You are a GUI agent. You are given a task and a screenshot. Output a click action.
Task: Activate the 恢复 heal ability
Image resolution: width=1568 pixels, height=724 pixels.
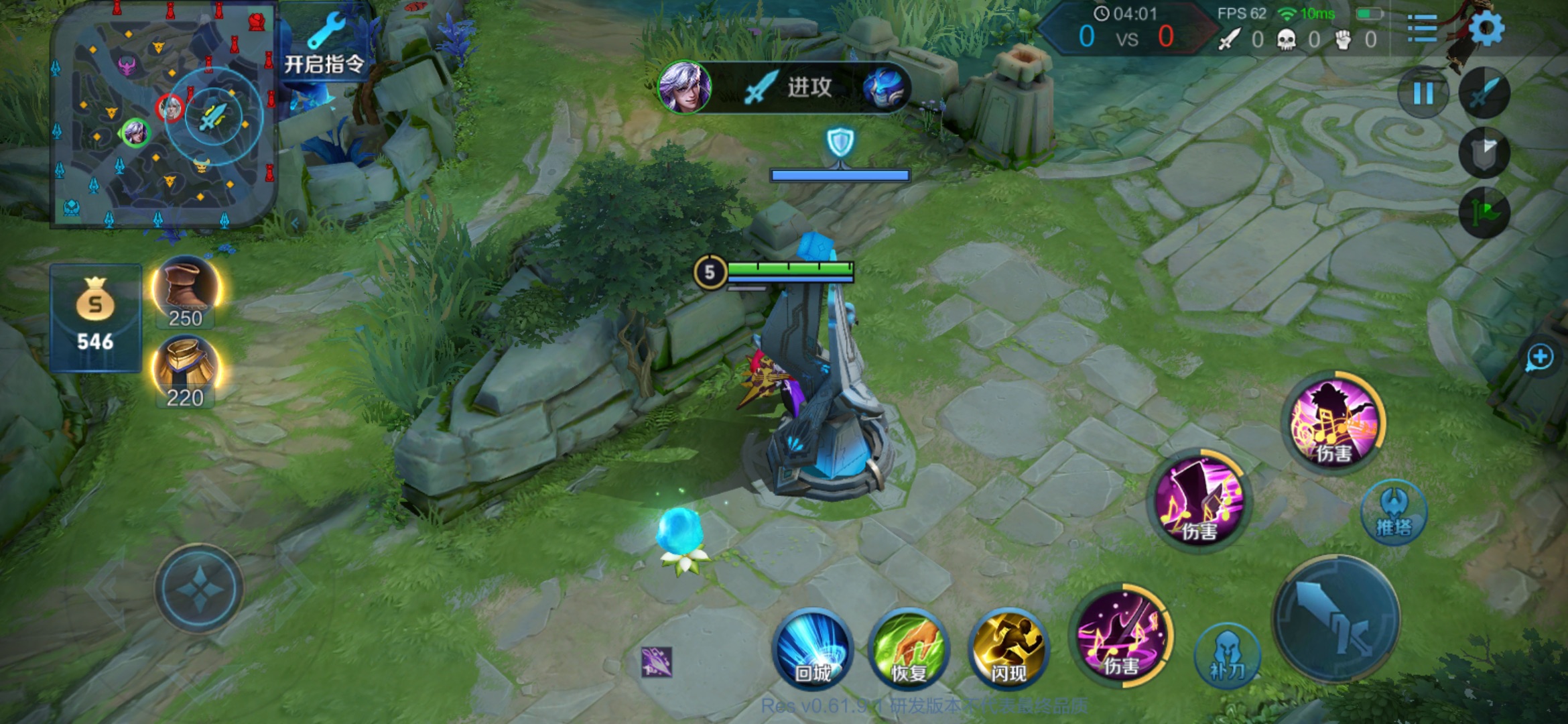tap(909, 649)
